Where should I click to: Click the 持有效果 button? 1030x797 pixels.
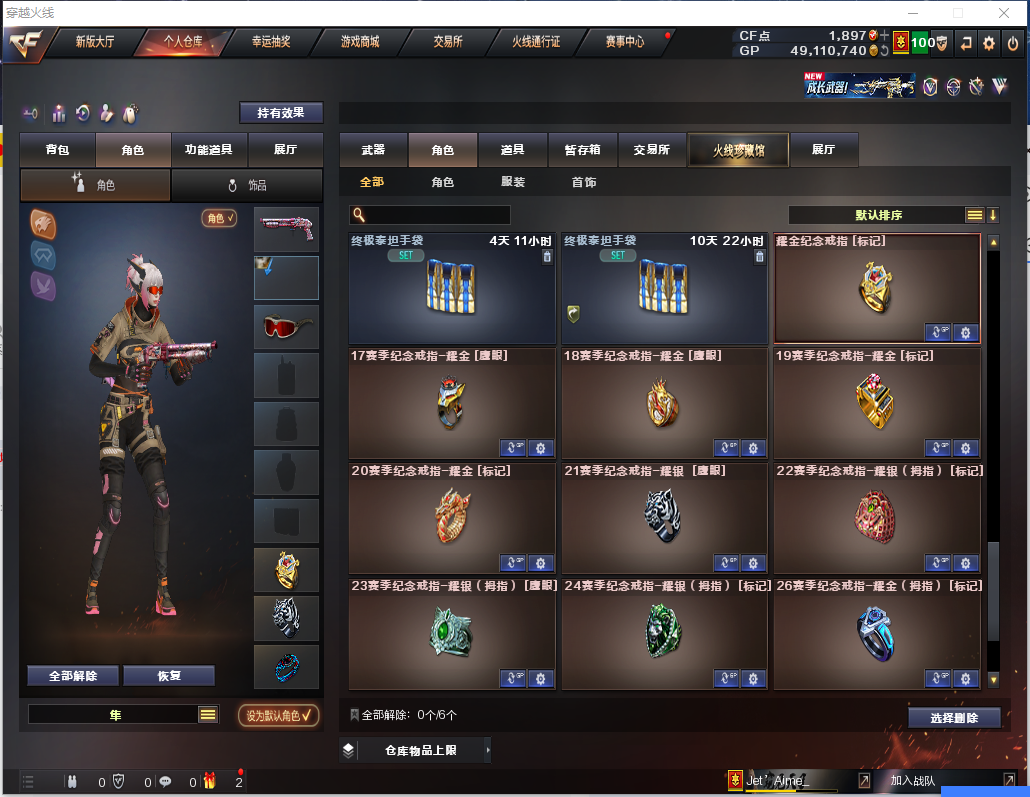(x=281, y=113)
